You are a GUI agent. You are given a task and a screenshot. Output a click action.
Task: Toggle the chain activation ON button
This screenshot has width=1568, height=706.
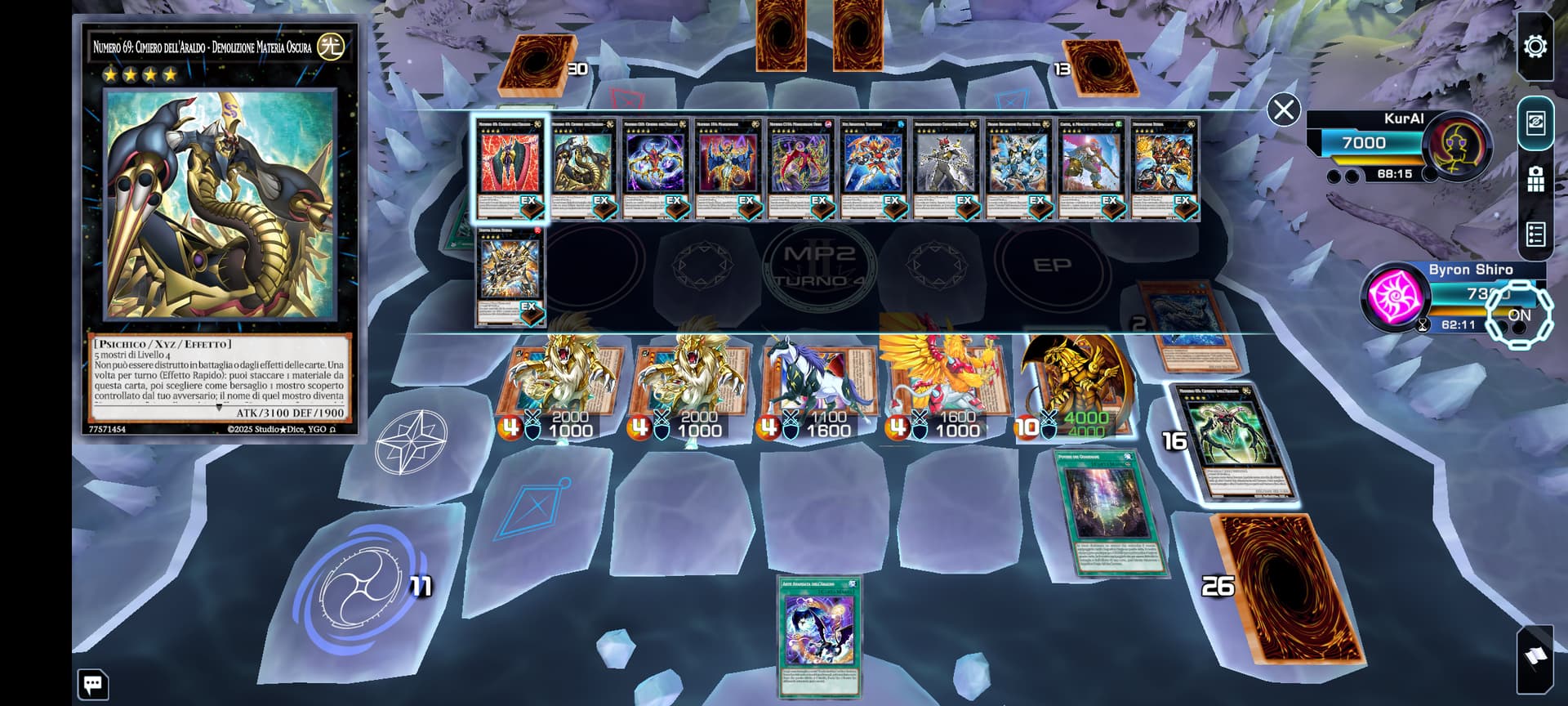pos(1518,315)
